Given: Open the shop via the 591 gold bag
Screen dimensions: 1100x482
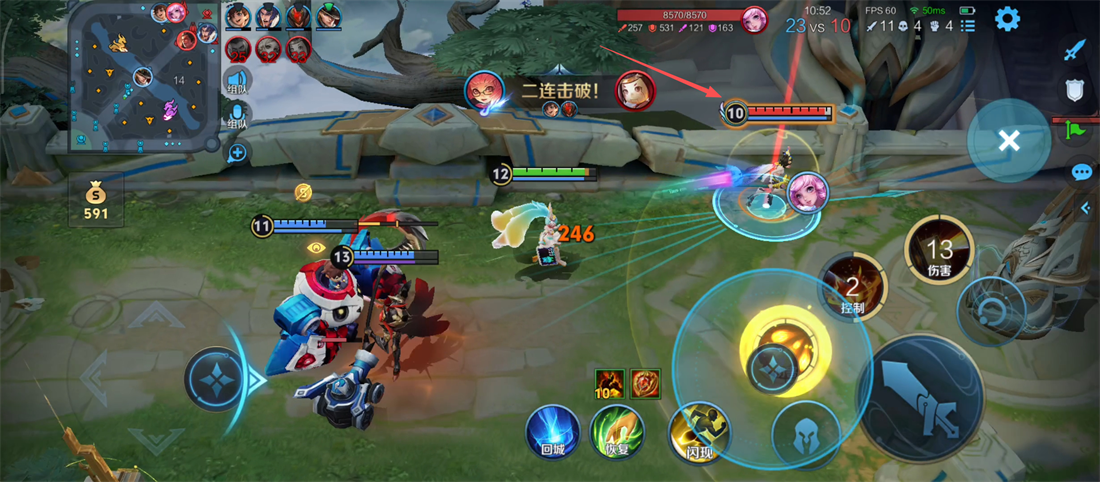Looking at the screenshot, I should [x=97, y=198].
